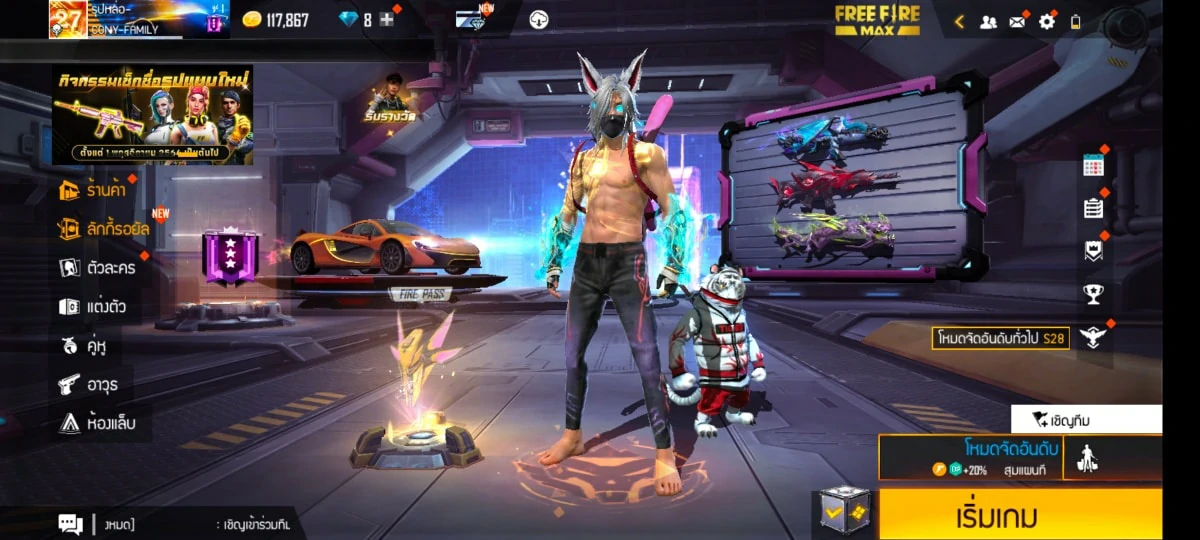
Task: Open the ร้านค้า shop menu
Action: (x=96, y=189)
